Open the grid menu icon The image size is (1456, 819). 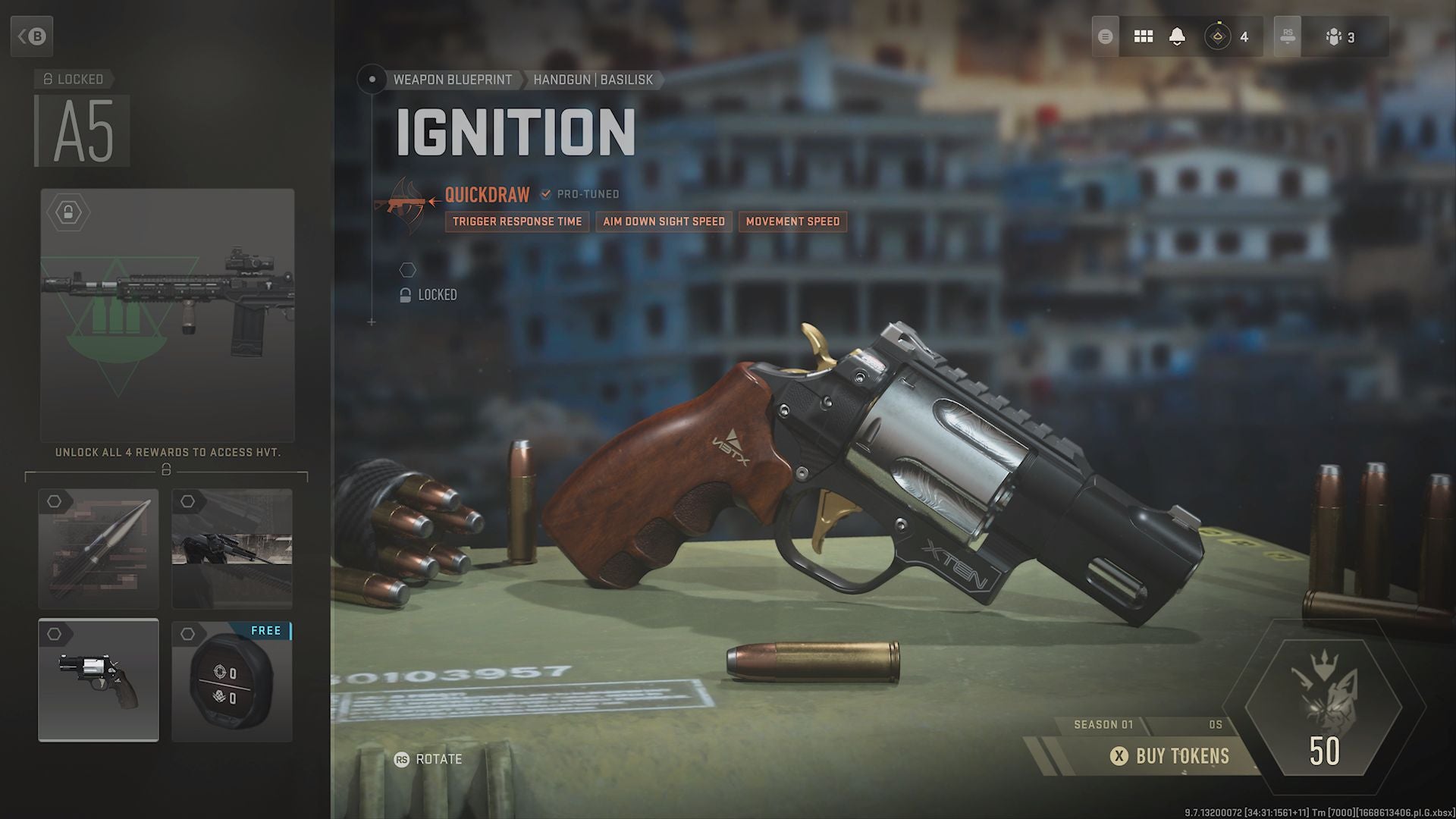point(1143,36)
